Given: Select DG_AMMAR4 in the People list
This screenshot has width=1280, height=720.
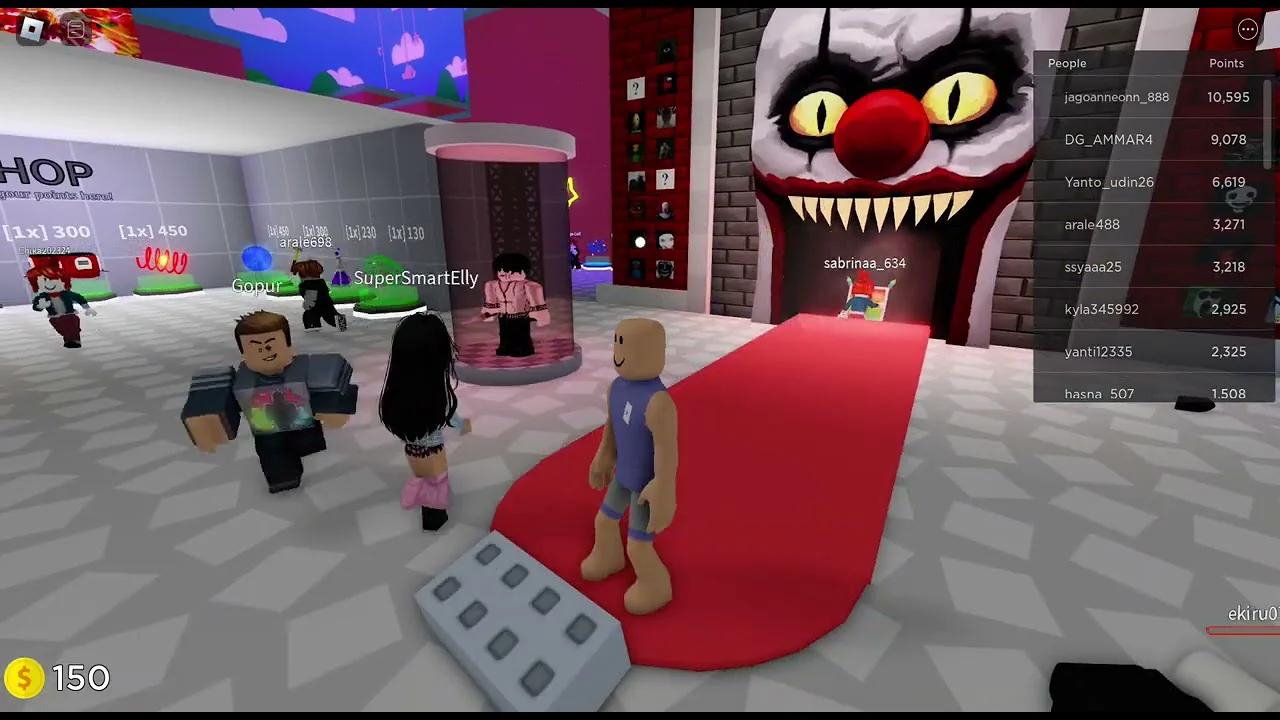Looking at the screenshot, I should click(x=1109, y=140).
